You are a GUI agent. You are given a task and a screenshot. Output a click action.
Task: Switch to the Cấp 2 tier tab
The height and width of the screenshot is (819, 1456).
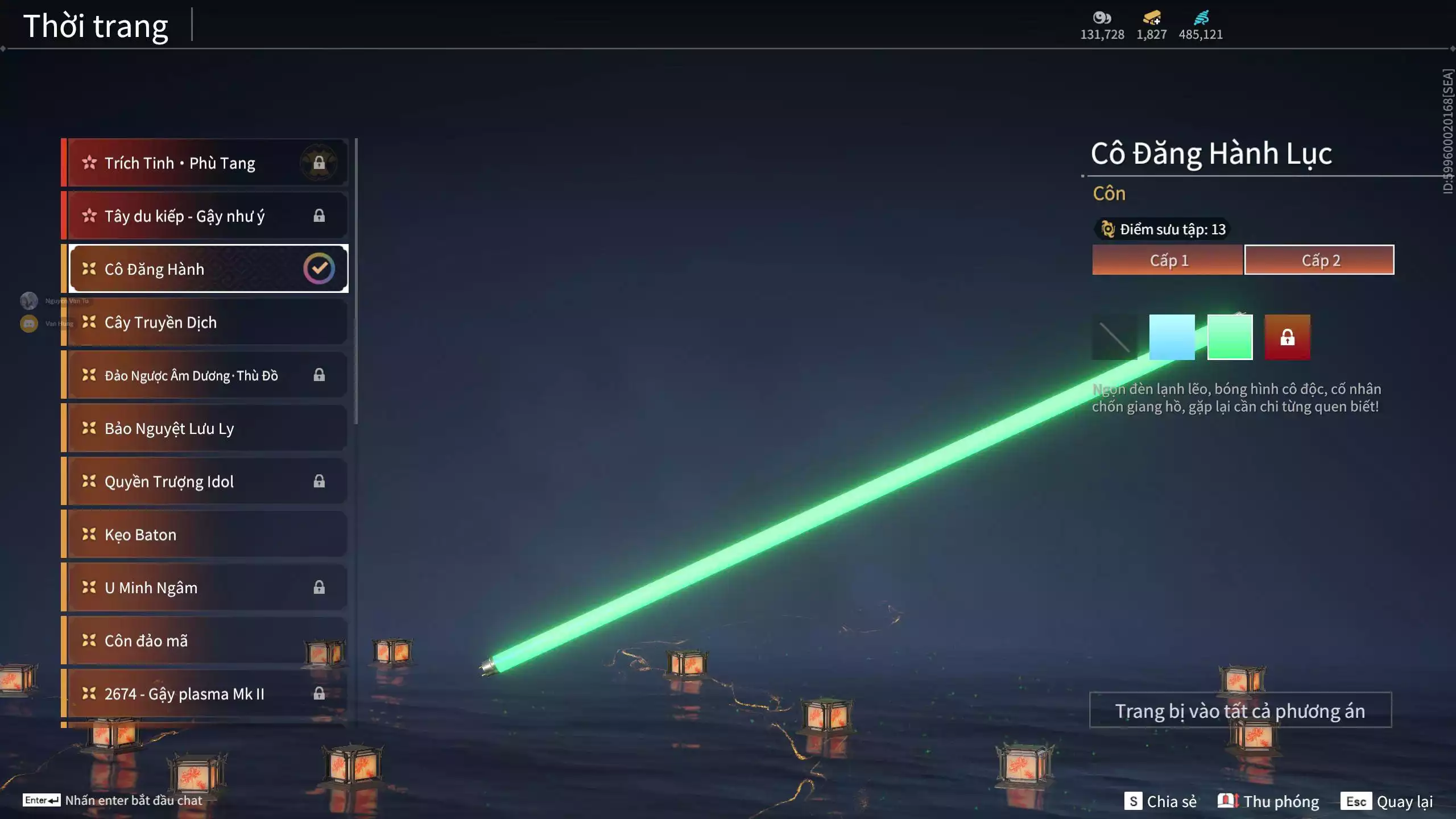coord(1319,260)
